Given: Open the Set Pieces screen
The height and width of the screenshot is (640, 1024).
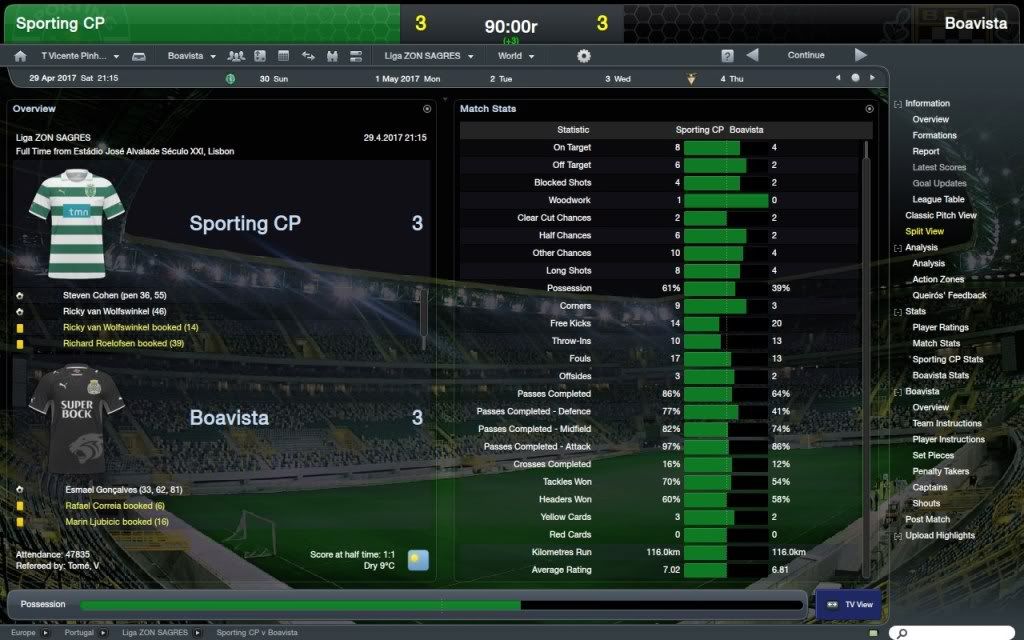Looking at the screenshot, I should coord(932,455).
